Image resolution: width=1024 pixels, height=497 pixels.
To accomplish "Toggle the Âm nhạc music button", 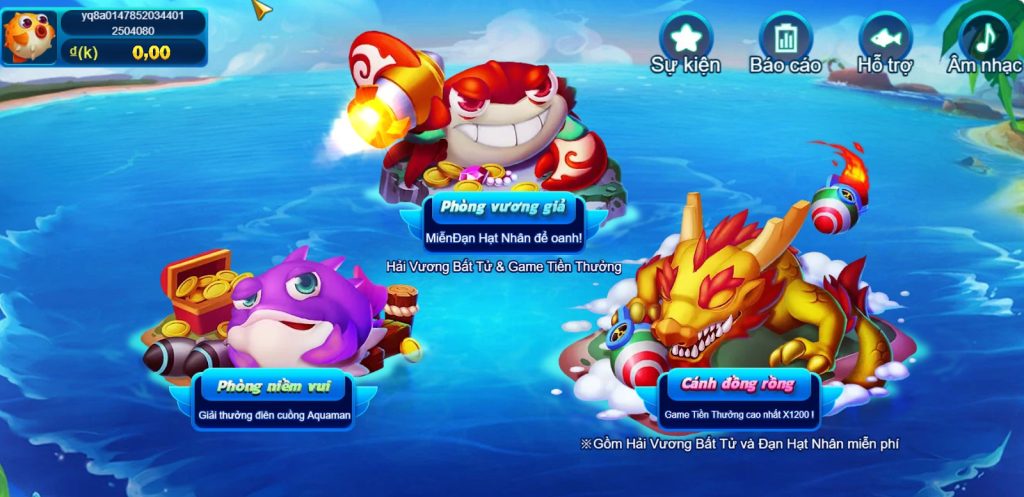I will click(985, 38).
